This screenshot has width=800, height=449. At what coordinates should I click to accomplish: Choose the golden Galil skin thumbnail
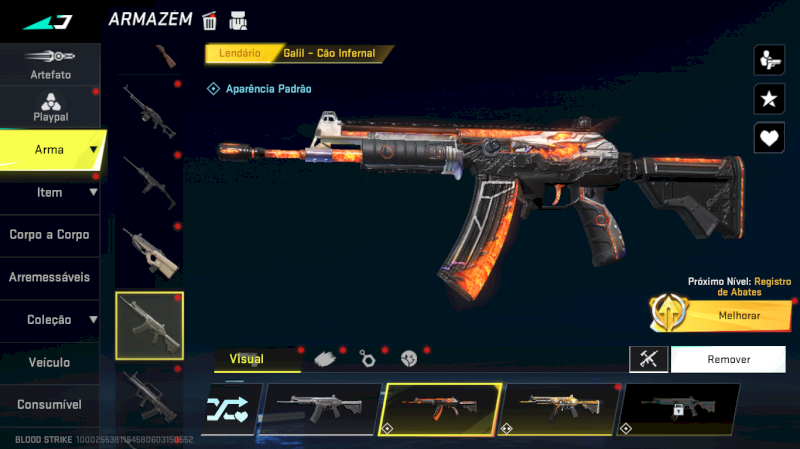point(559,408)
